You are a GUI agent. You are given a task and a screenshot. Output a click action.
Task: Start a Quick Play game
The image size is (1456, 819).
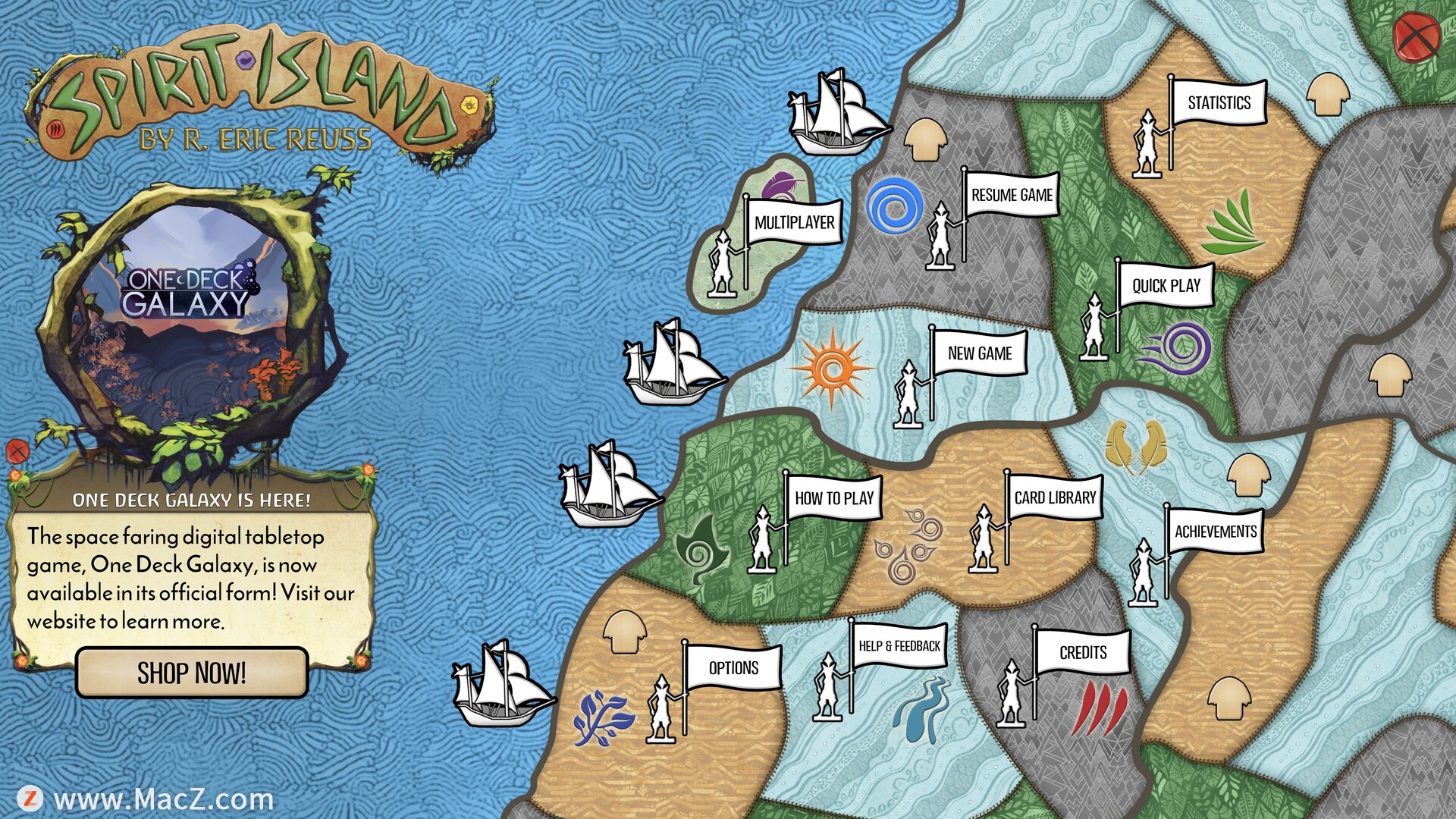pos(1166,286)
